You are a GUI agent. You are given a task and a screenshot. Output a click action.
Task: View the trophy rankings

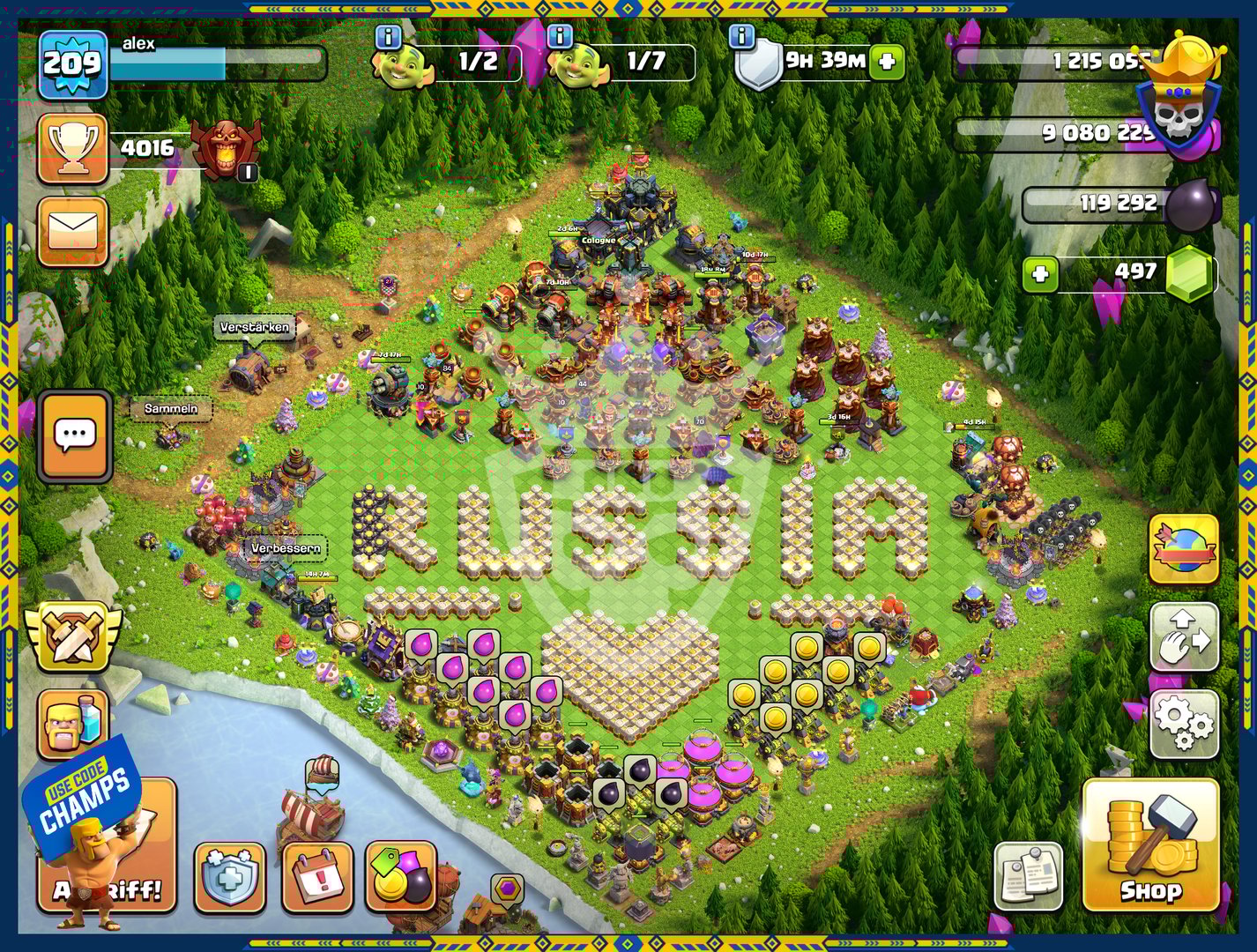73,148
